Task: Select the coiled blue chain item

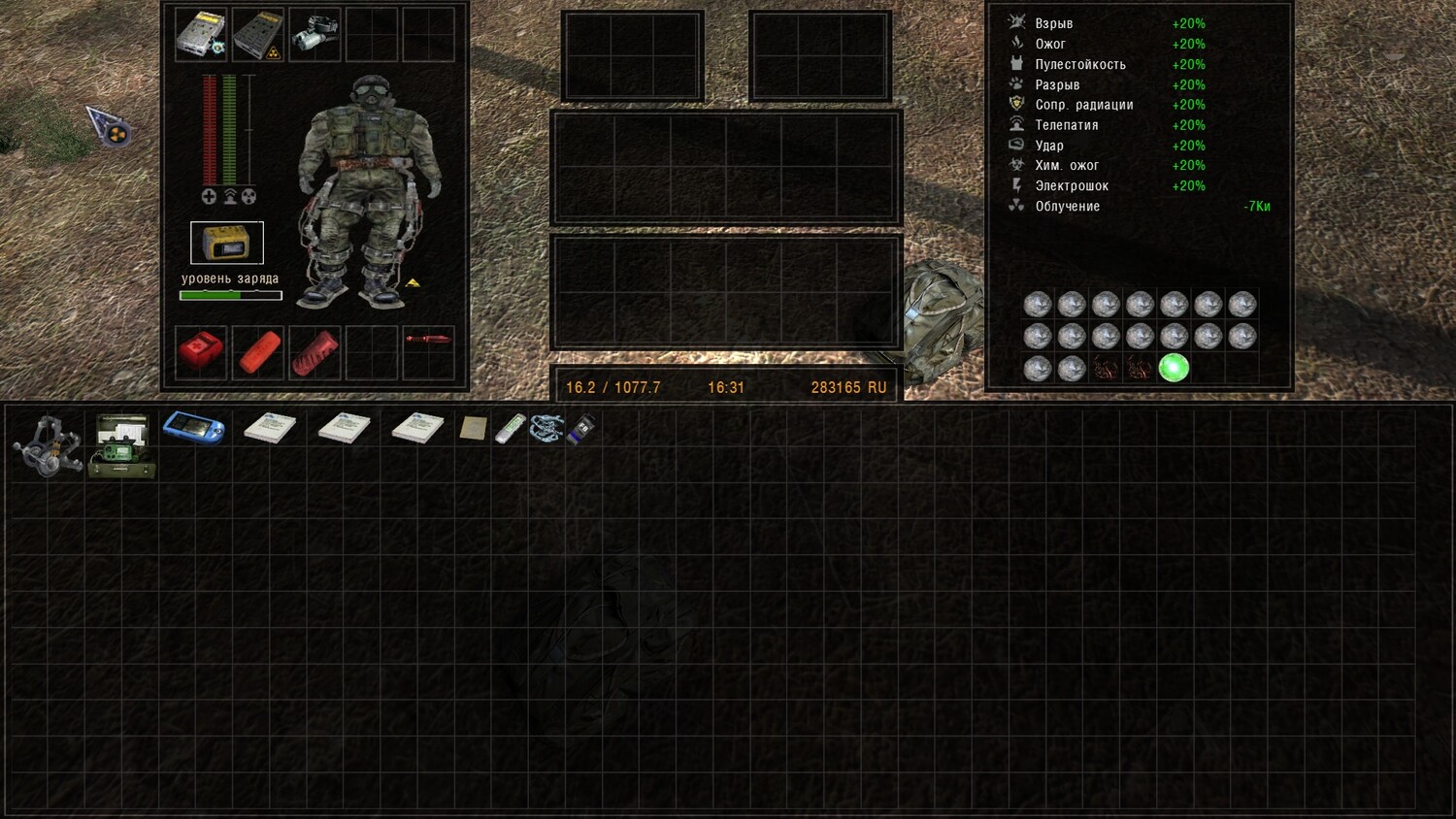Action: (546, 428)
